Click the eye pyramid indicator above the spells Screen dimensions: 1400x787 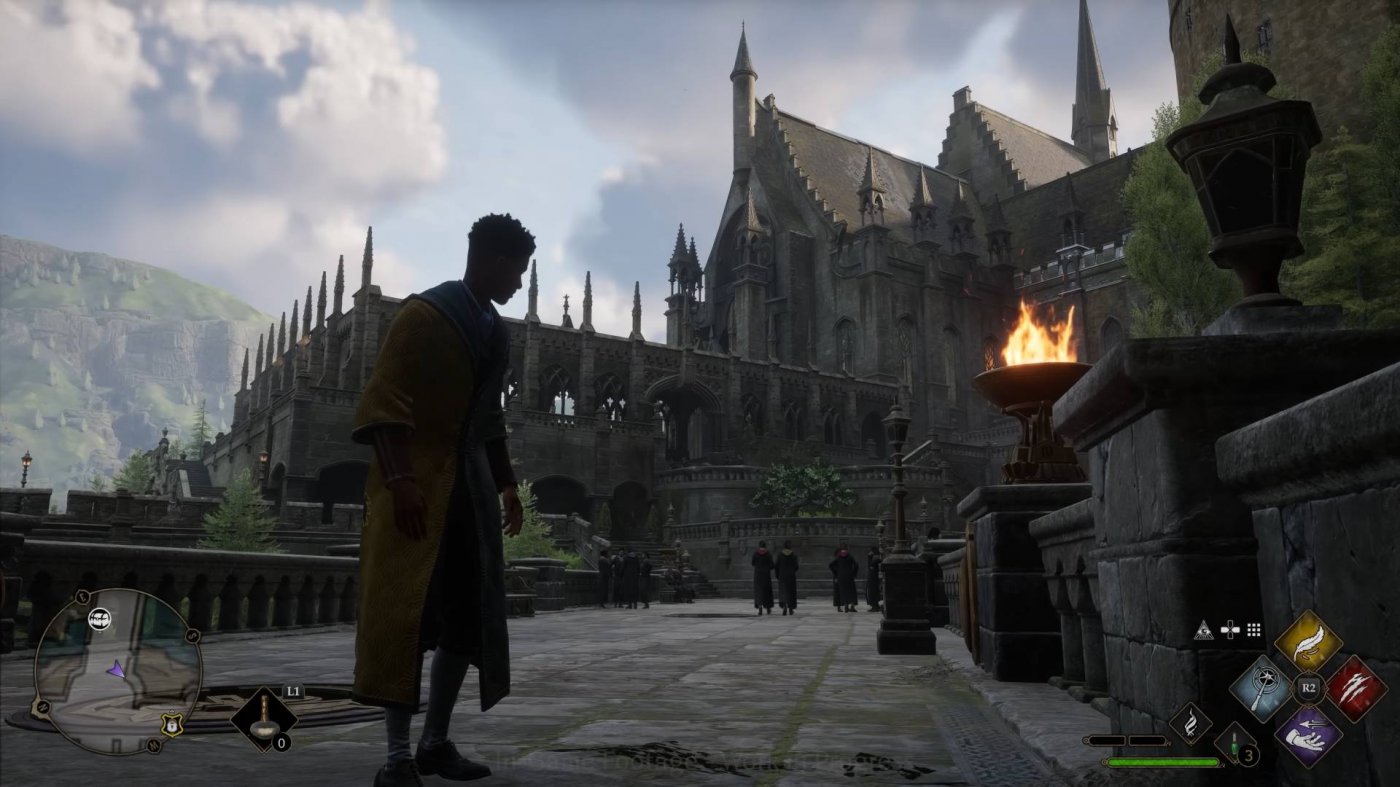click(1204, 631)
